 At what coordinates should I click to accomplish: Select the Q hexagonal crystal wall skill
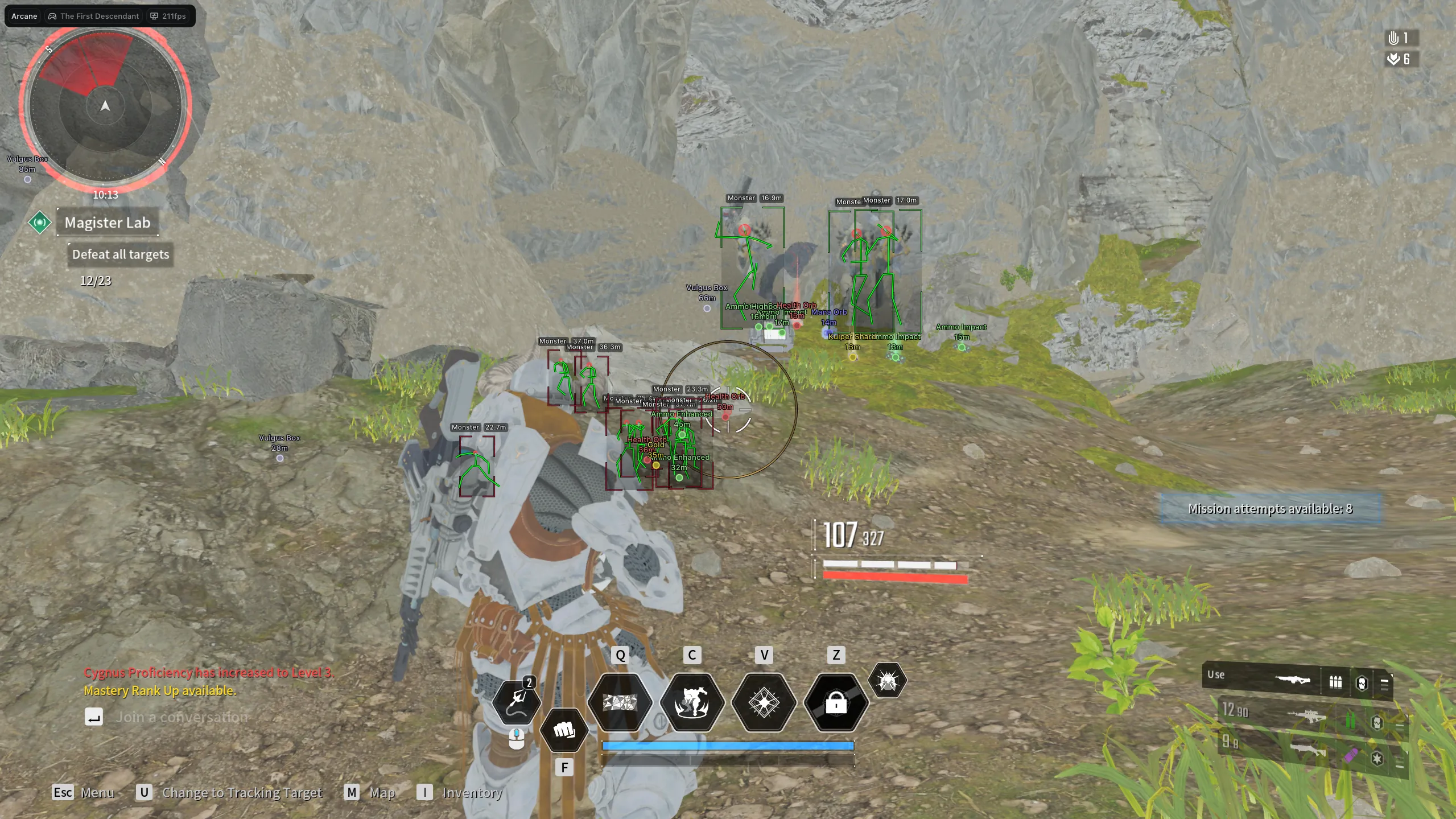click(x=620, y=705)
